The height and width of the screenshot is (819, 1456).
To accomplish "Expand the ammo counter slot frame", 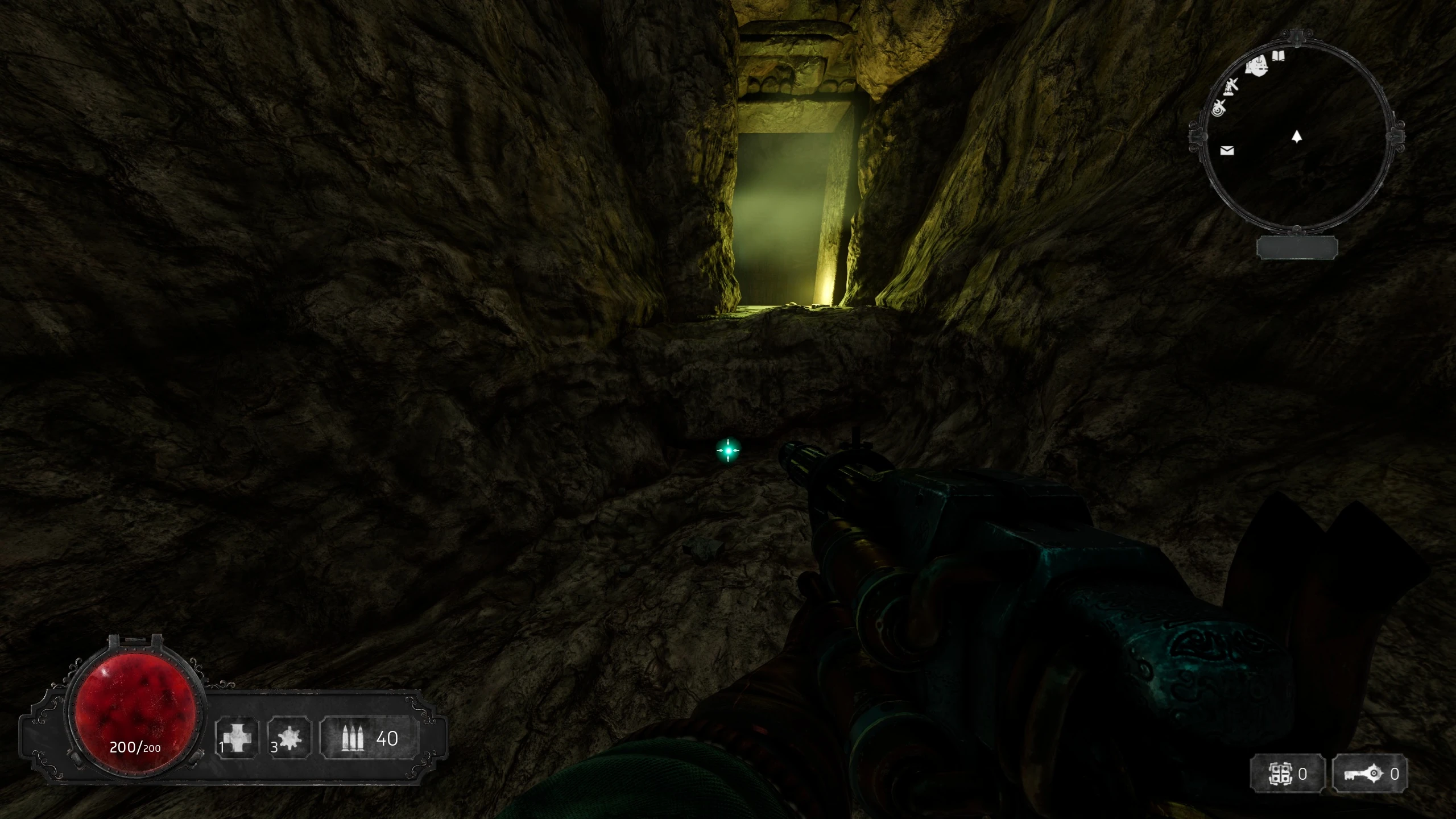I will [369, 738].
